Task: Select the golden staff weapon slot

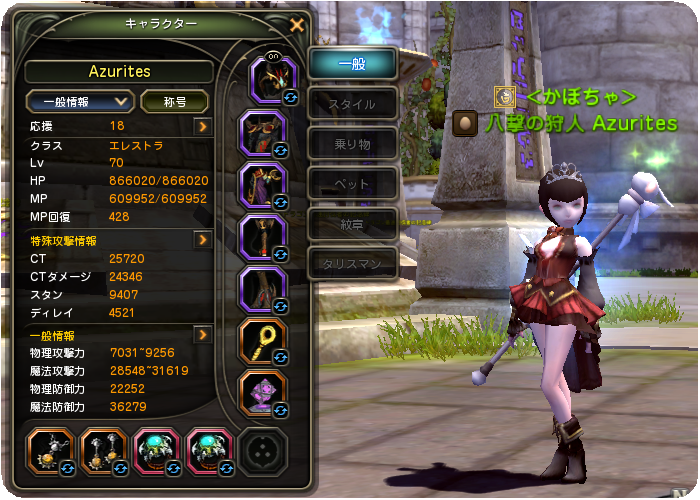Action: tap(265, 341)
